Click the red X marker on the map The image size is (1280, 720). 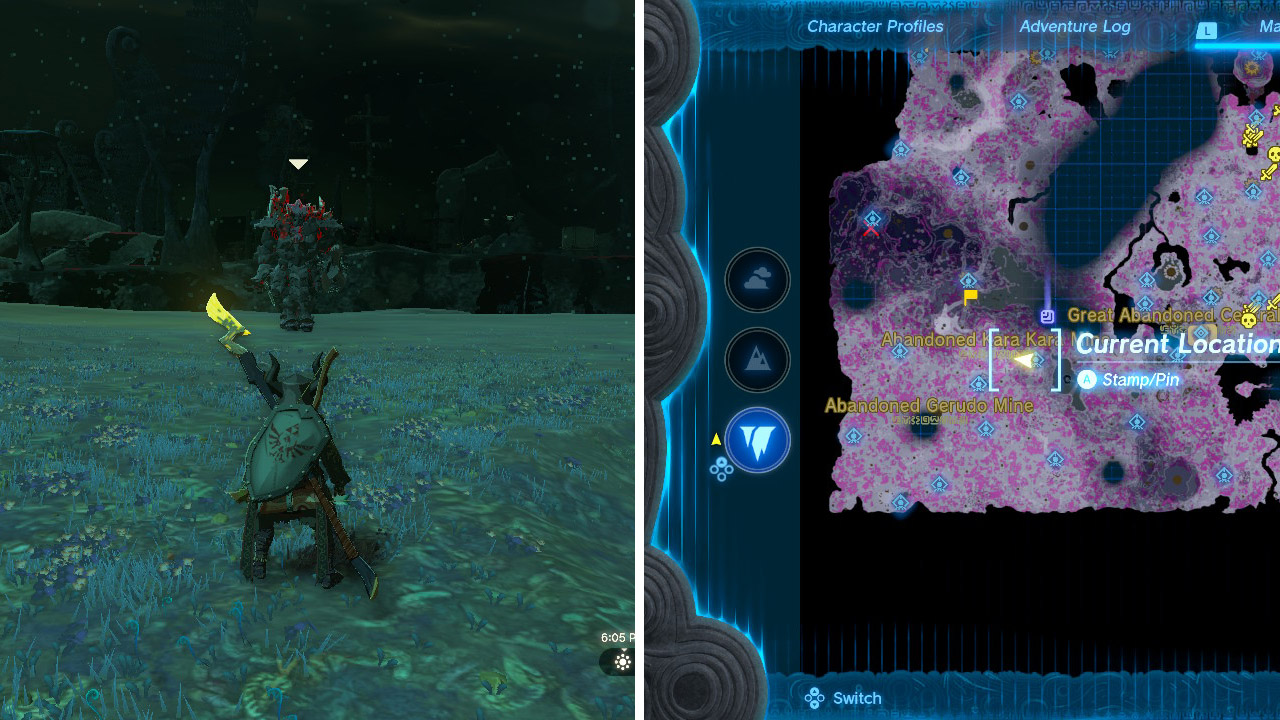coord(869,230)
